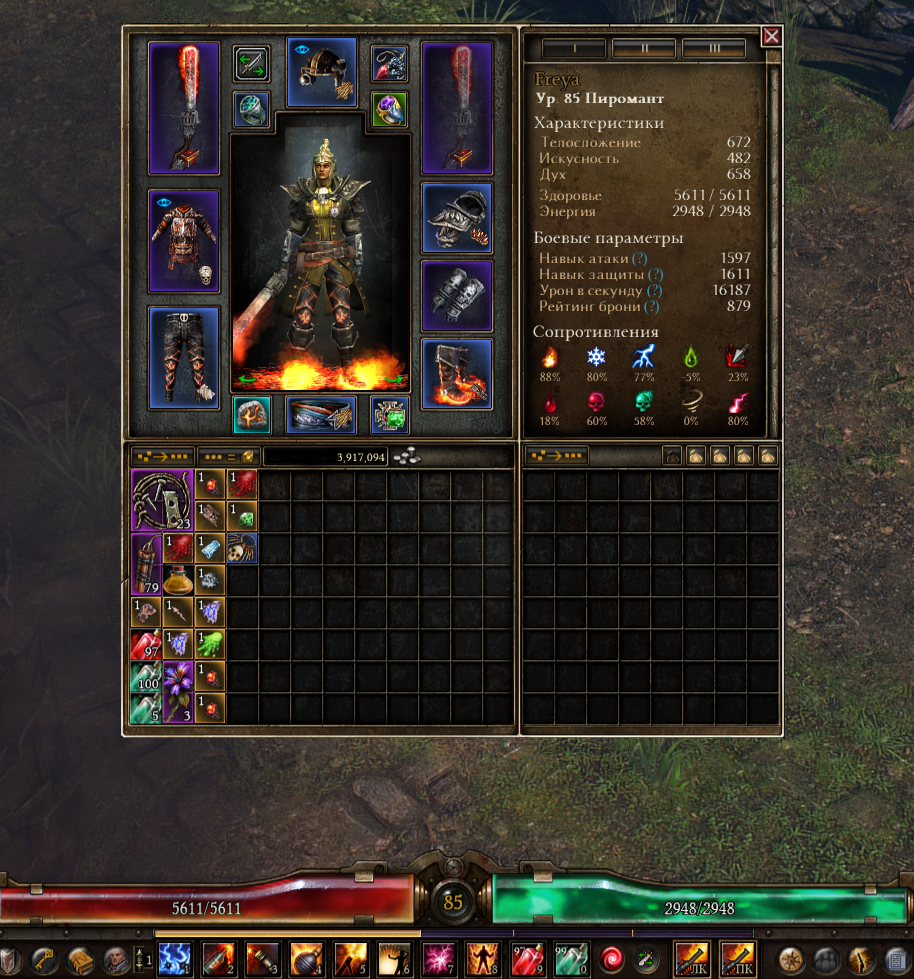Activate the lightning skill in hotbar slot 1
The width and height of the screenshot is (914, 979).
[175, 959]
